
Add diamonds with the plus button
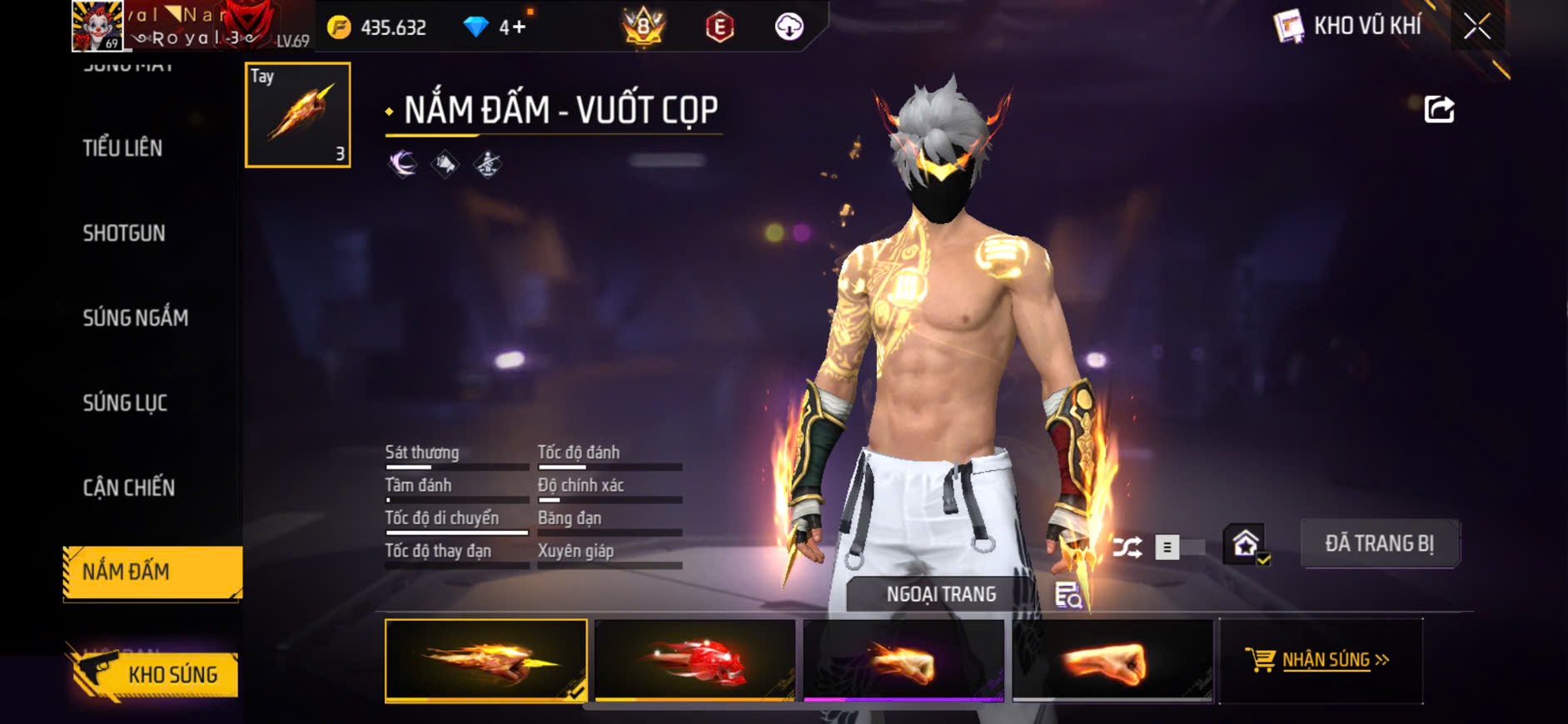(x=518, y=27)
